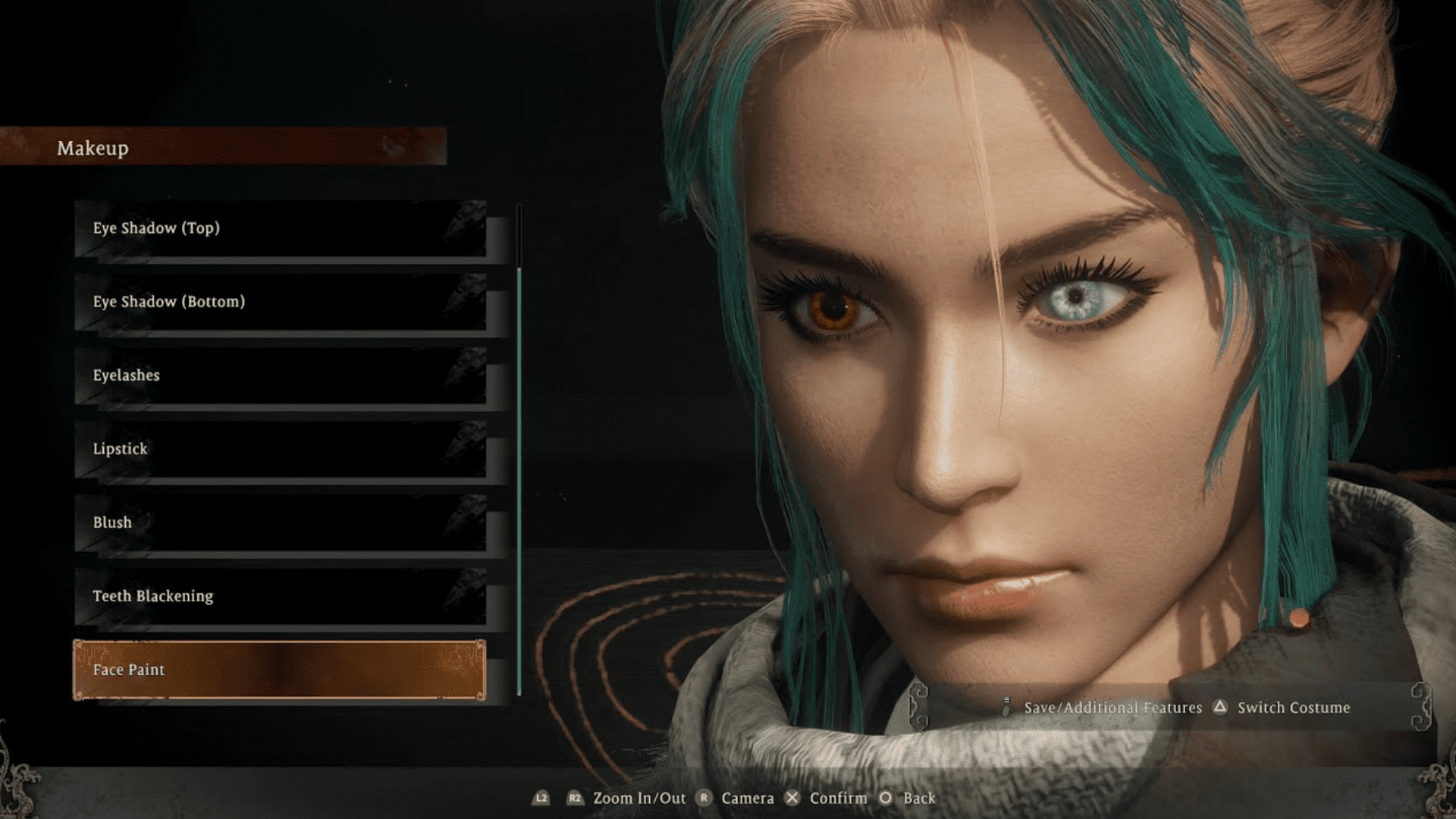Select Eye Shadow (Bottom) entry
The width and height of the screenshot is (1456, 819).
(281, 302)
